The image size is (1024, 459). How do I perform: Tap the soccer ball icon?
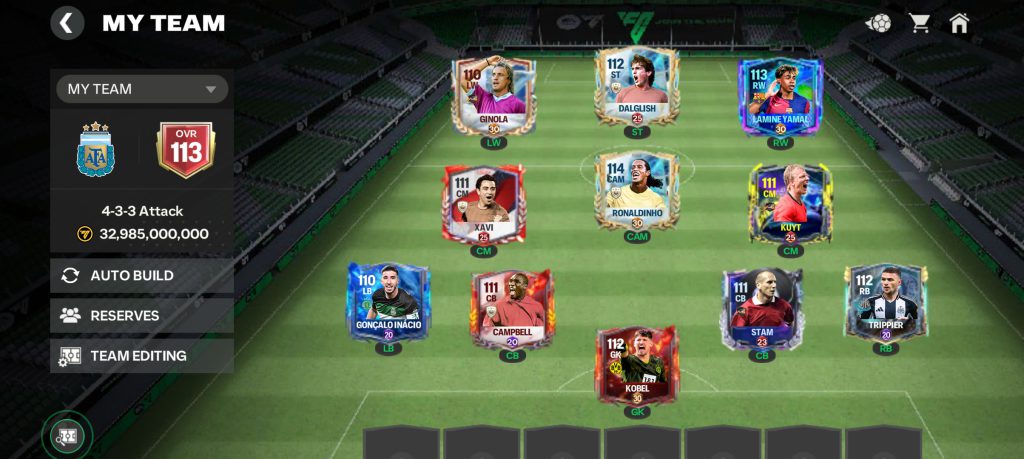(x=880, y=23)
